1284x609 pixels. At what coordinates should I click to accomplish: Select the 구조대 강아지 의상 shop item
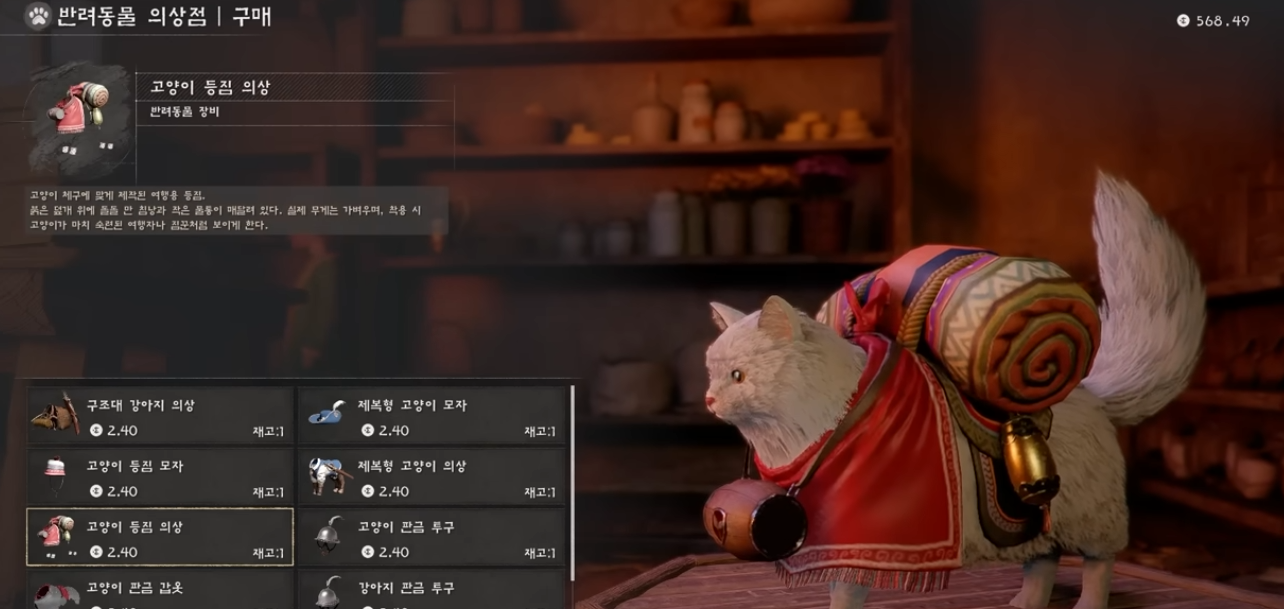[160, 416]
